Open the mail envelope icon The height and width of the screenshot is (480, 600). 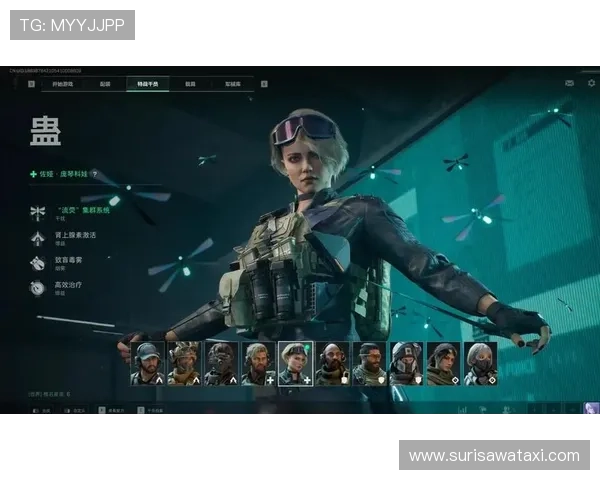[569, 84]
